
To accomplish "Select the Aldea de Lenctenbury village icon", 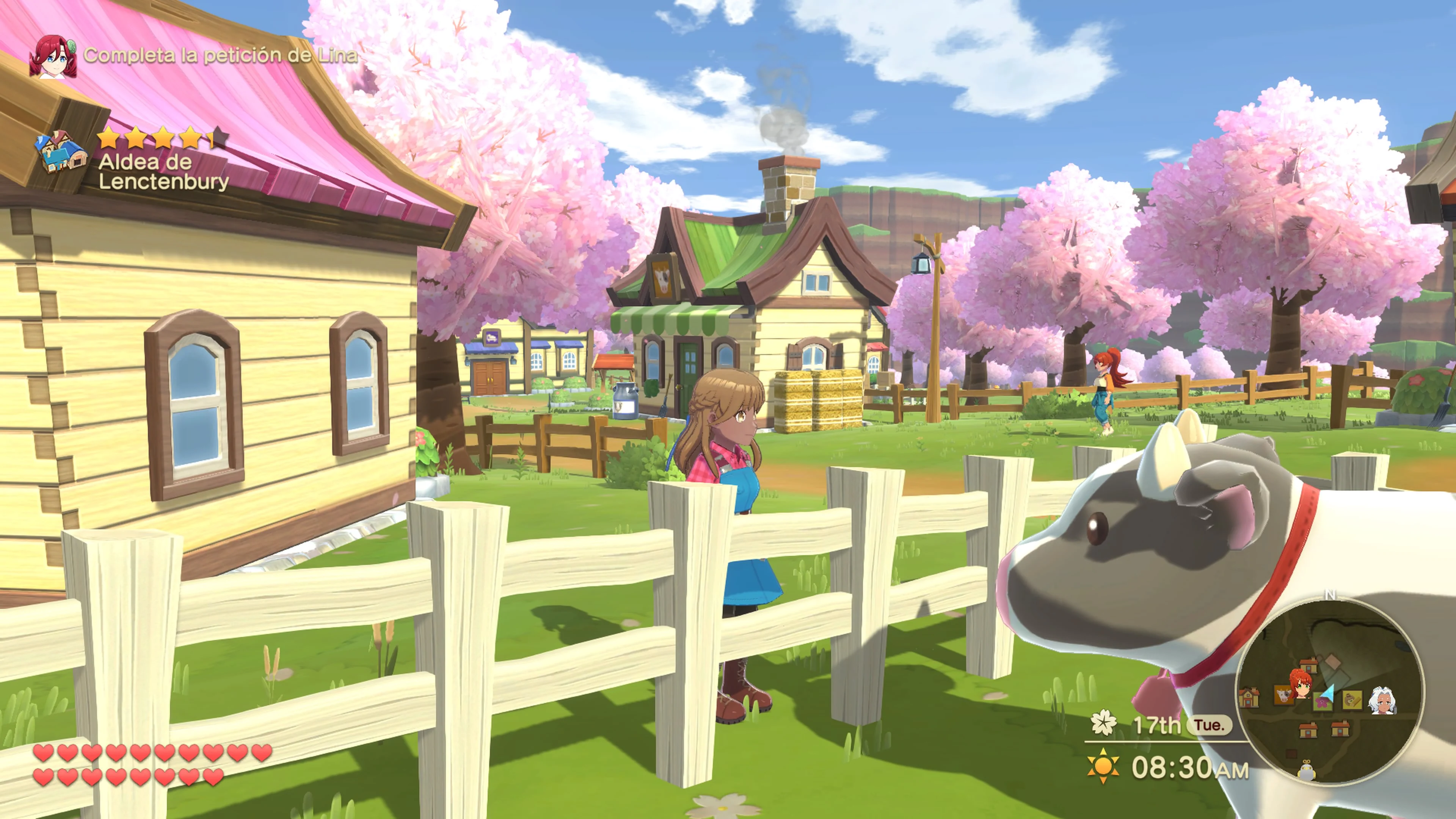I will pyautogui.click(x=61, y=152).
